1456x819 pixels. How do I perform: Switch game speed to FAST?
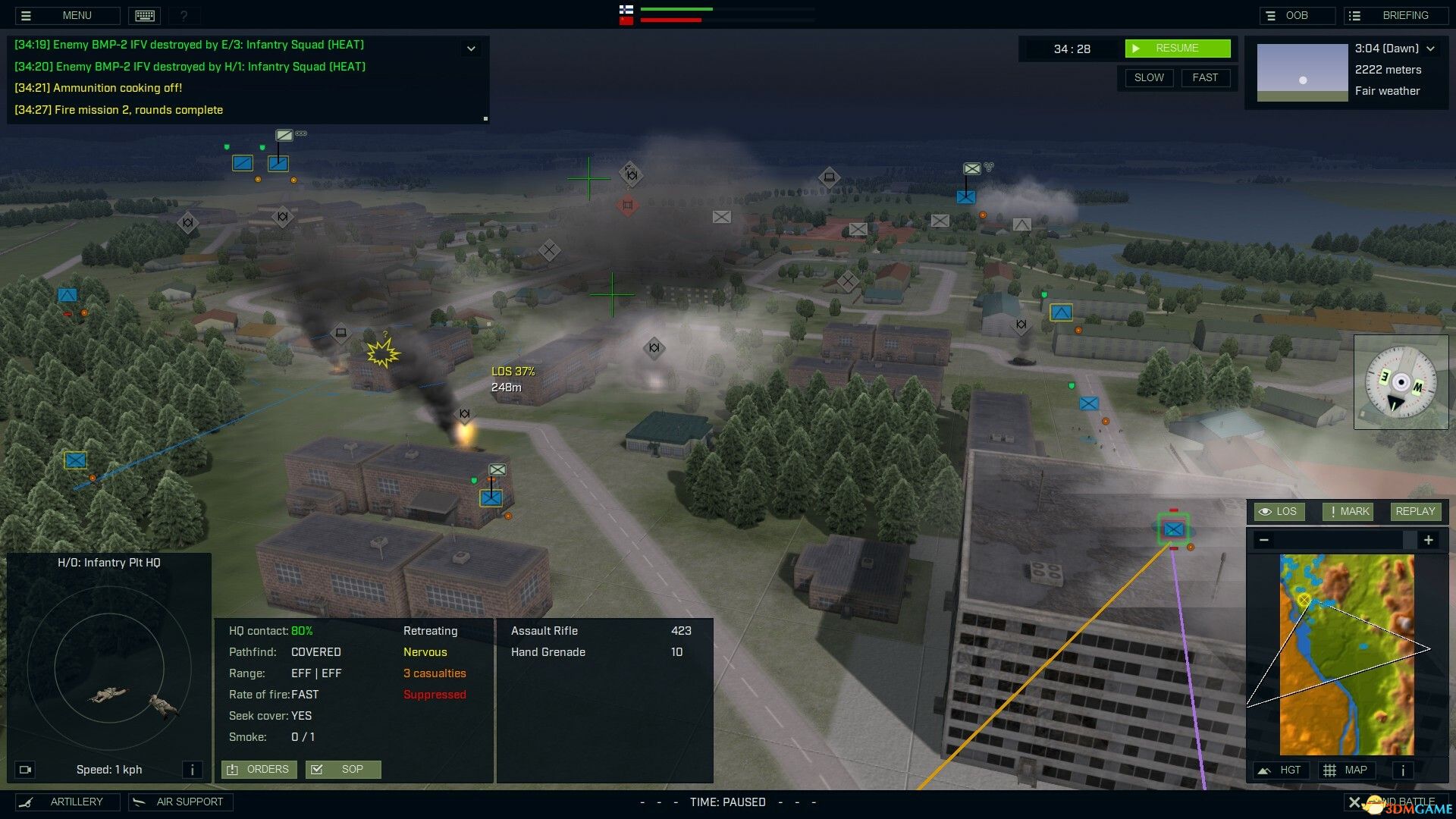[1205, 77]
